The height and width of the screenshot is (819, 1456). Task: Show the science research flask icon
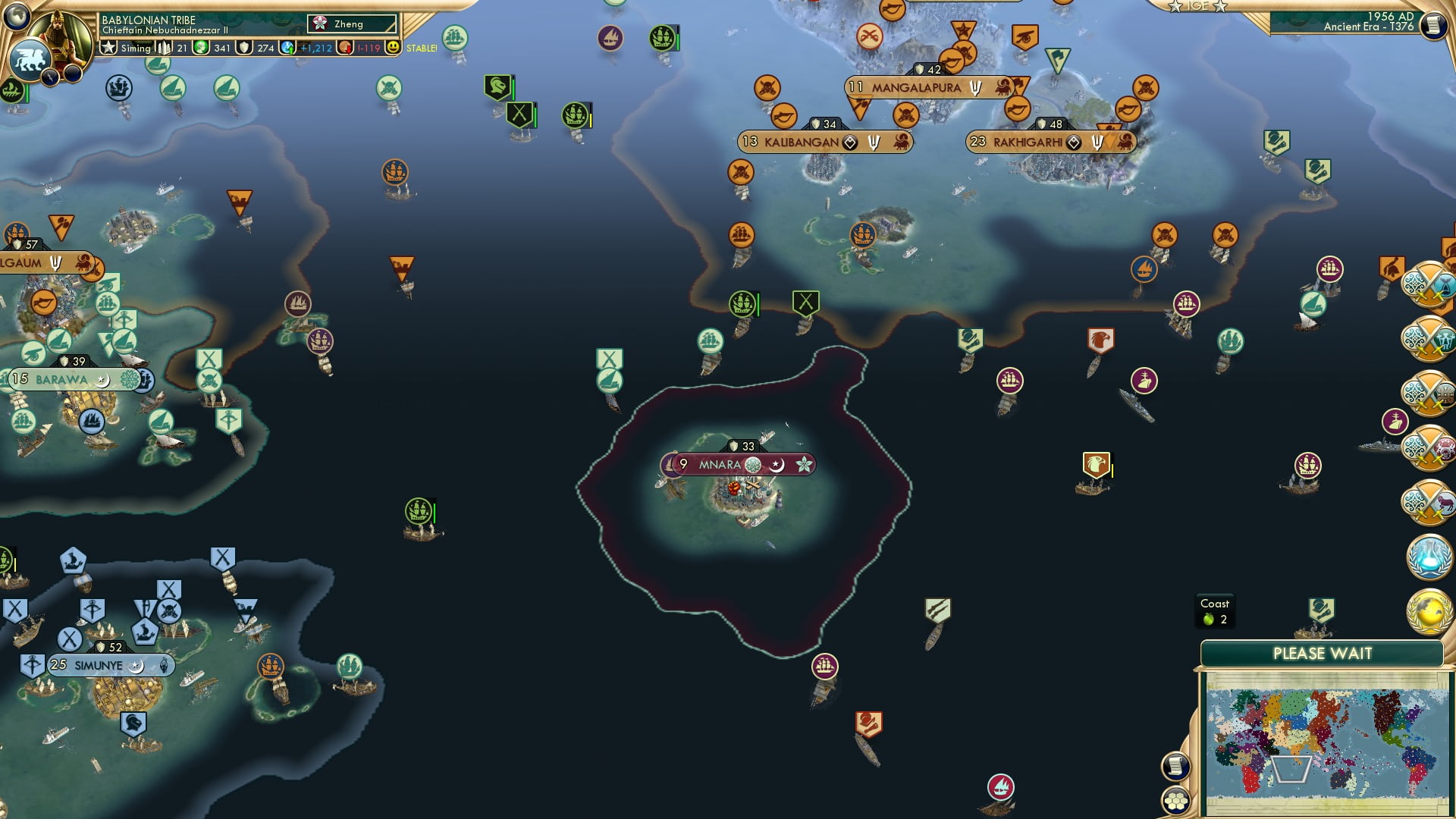[287, 48]
